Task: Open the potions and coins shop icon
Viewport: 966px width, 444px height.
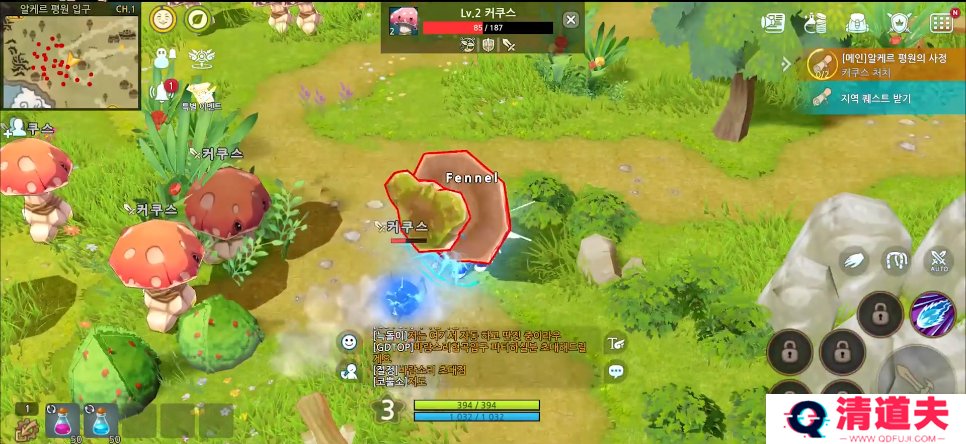Action: coord(815,22)
